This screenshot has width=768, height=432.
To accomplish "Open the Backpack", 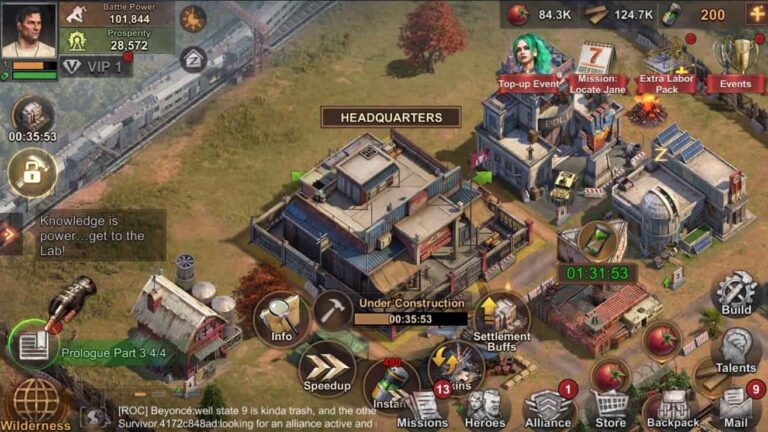I will pyautogui.click(x=672, y=408).
